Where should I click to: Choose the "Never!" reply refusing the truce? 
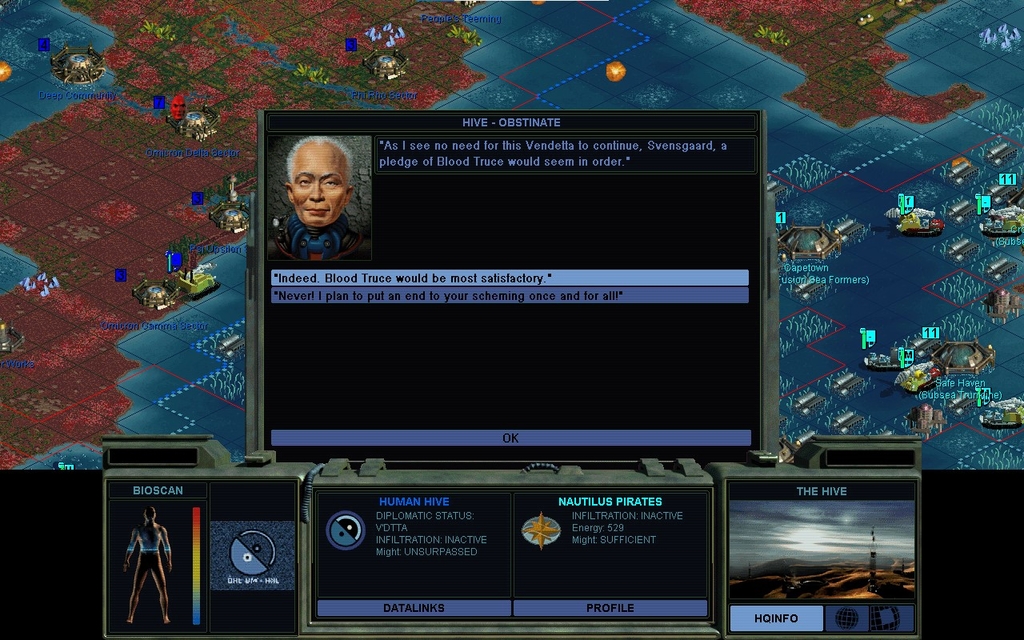509,296
